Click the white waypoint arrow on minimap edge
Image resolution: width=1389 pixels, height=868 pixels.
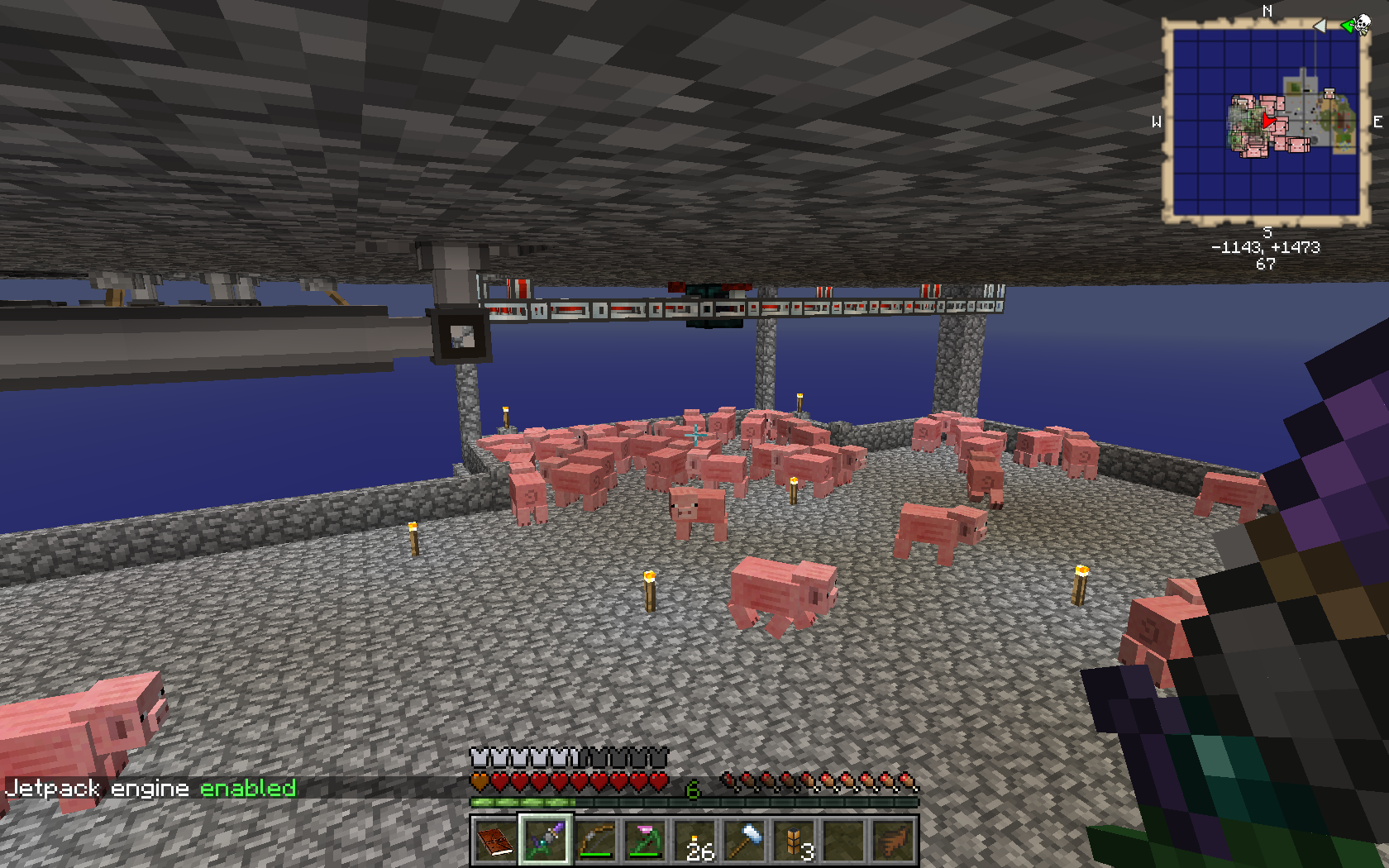(x=1320, y=26)
